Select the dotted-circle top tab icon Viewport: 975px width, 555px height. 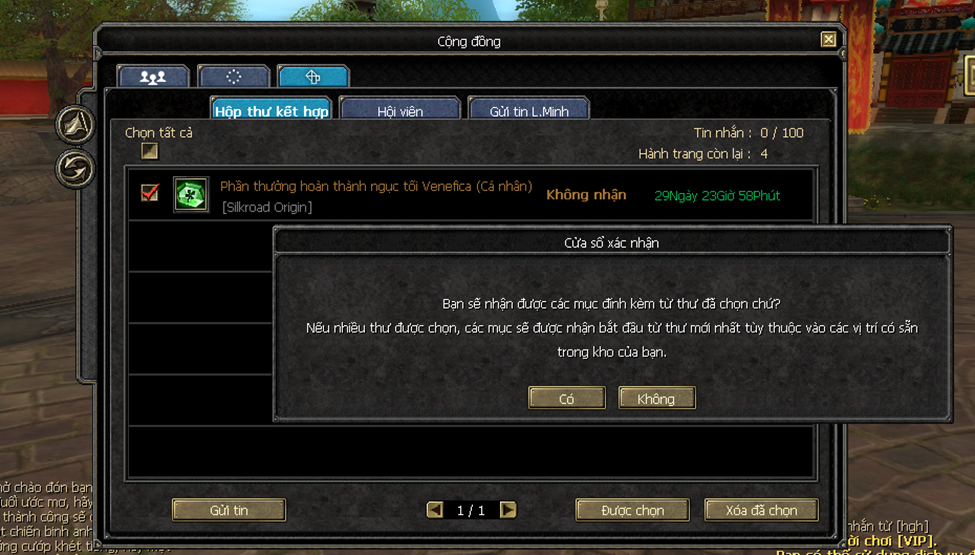pyautogui.click(x=234, y=77)
